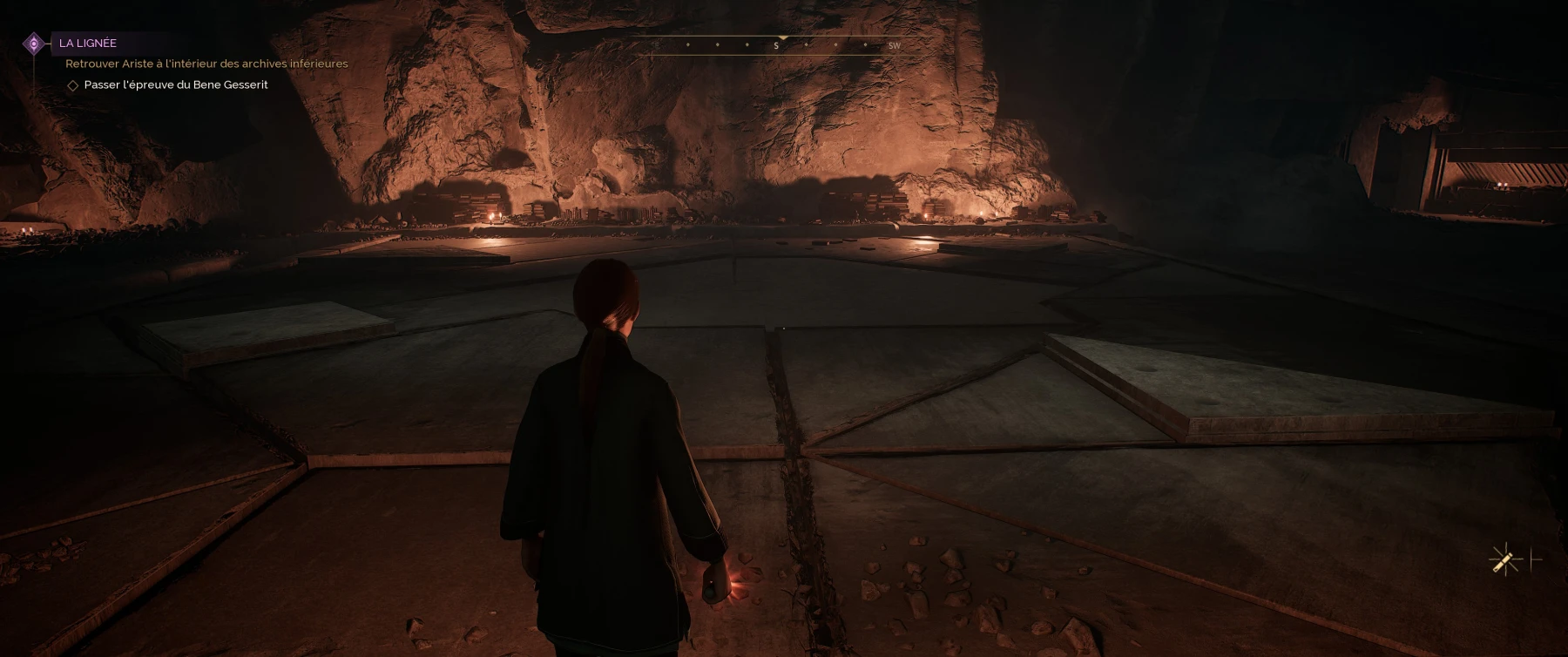This screenshot has width=1568, height=657.
Task: Select the Bene Gesserit trial objective
Action: click(x=175, y=85)
